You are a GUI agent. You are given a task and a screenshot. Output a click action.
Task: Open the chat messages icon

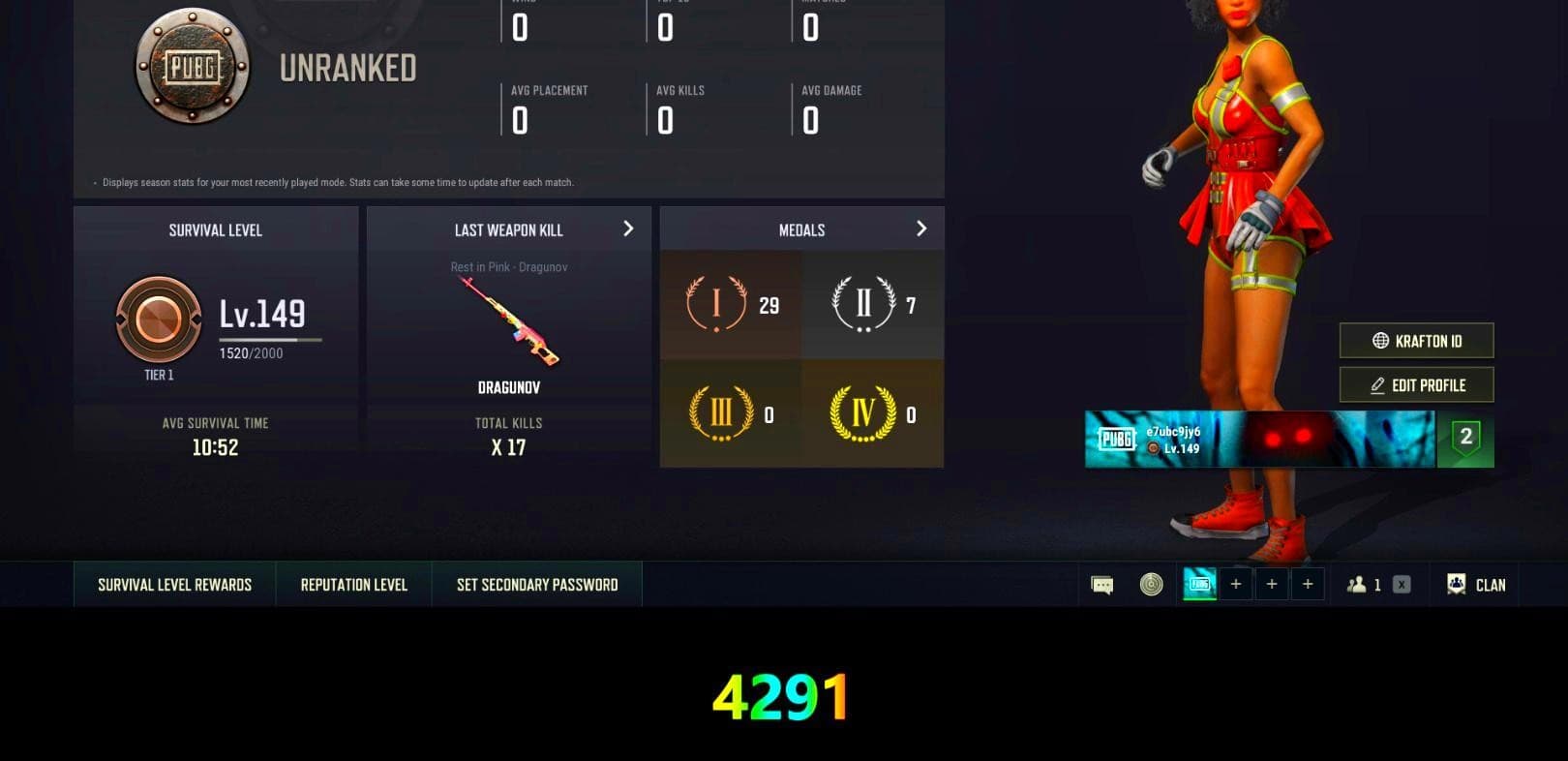pyautogui.click(x=1100, y=584)
